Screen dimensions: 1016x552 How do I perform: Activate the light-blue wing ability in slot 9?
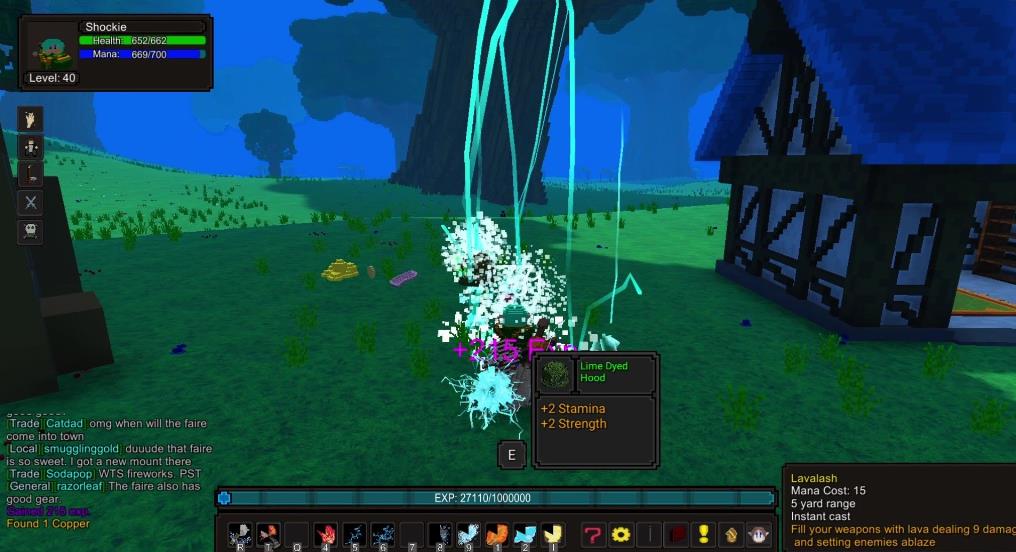(467, 535)
